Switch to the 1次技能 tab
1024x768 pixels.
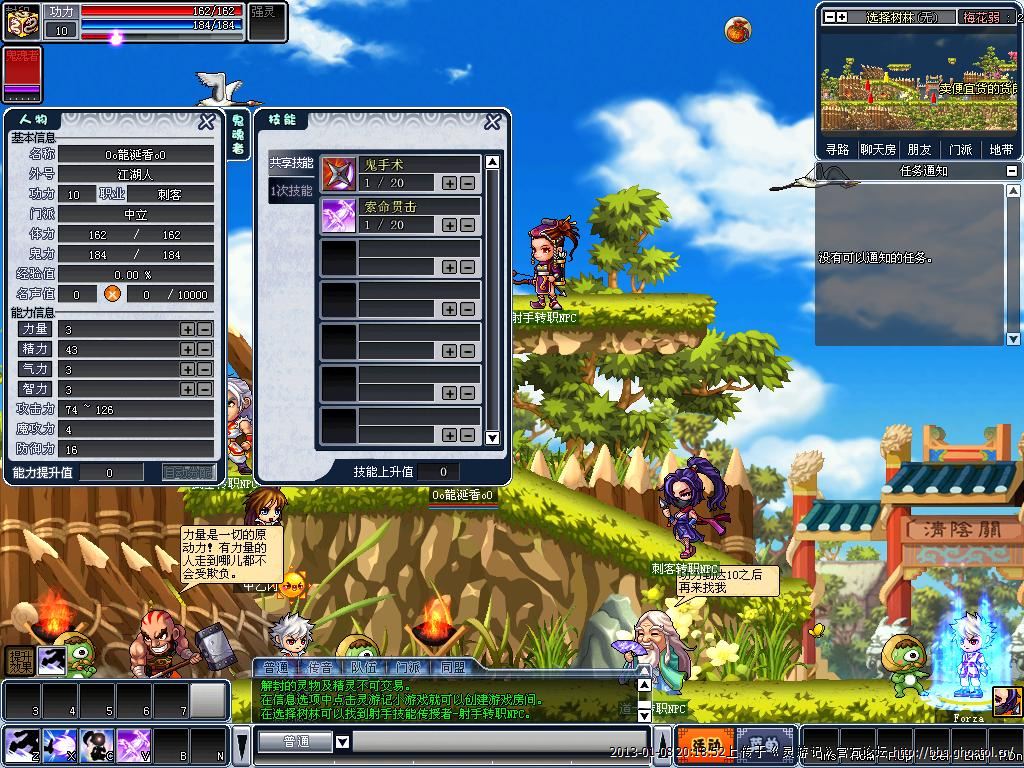coord(291,191)
